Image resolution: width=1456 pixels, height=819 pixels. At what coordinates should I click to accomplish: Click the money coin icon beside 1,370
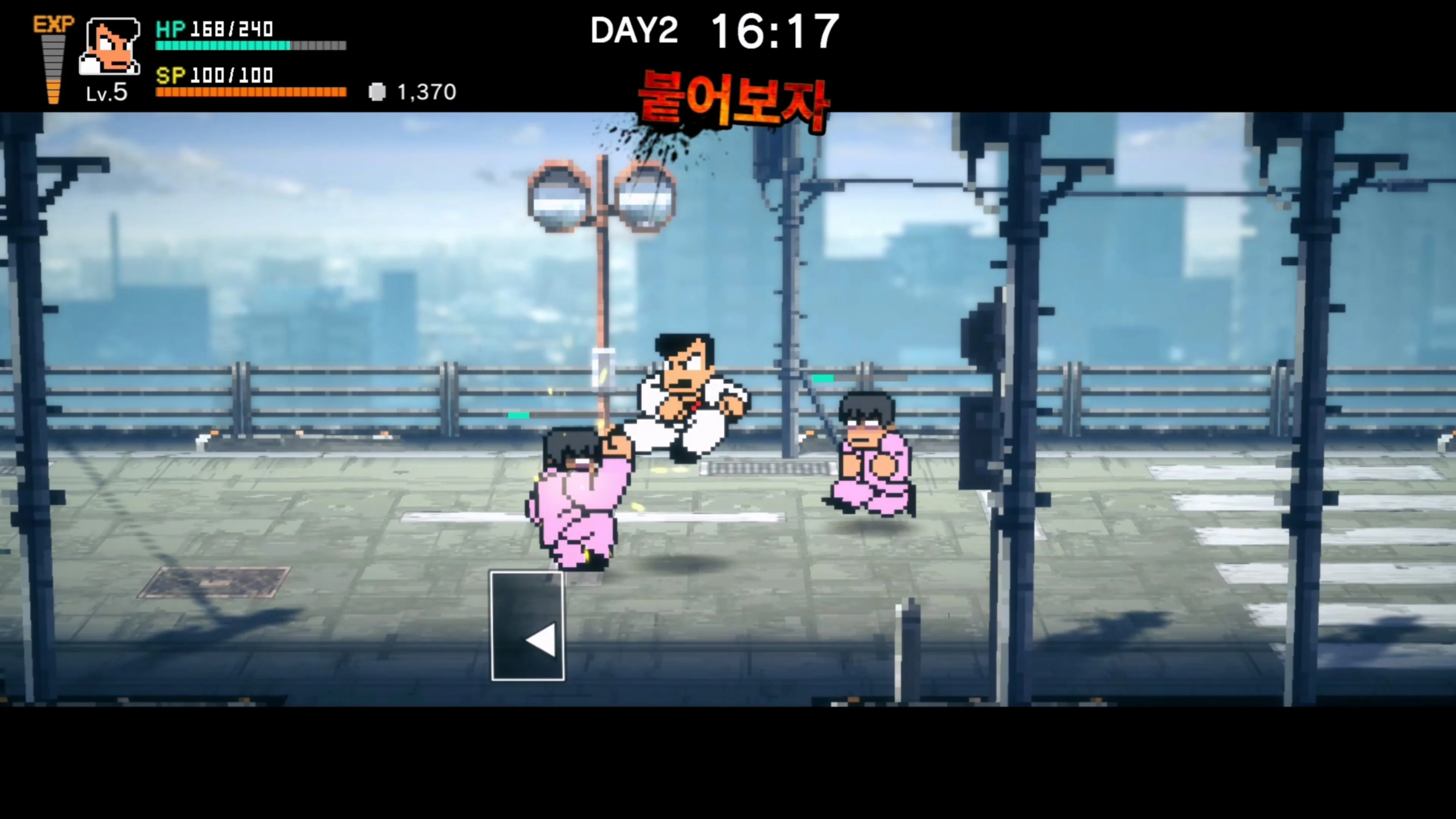pos(377,92)
